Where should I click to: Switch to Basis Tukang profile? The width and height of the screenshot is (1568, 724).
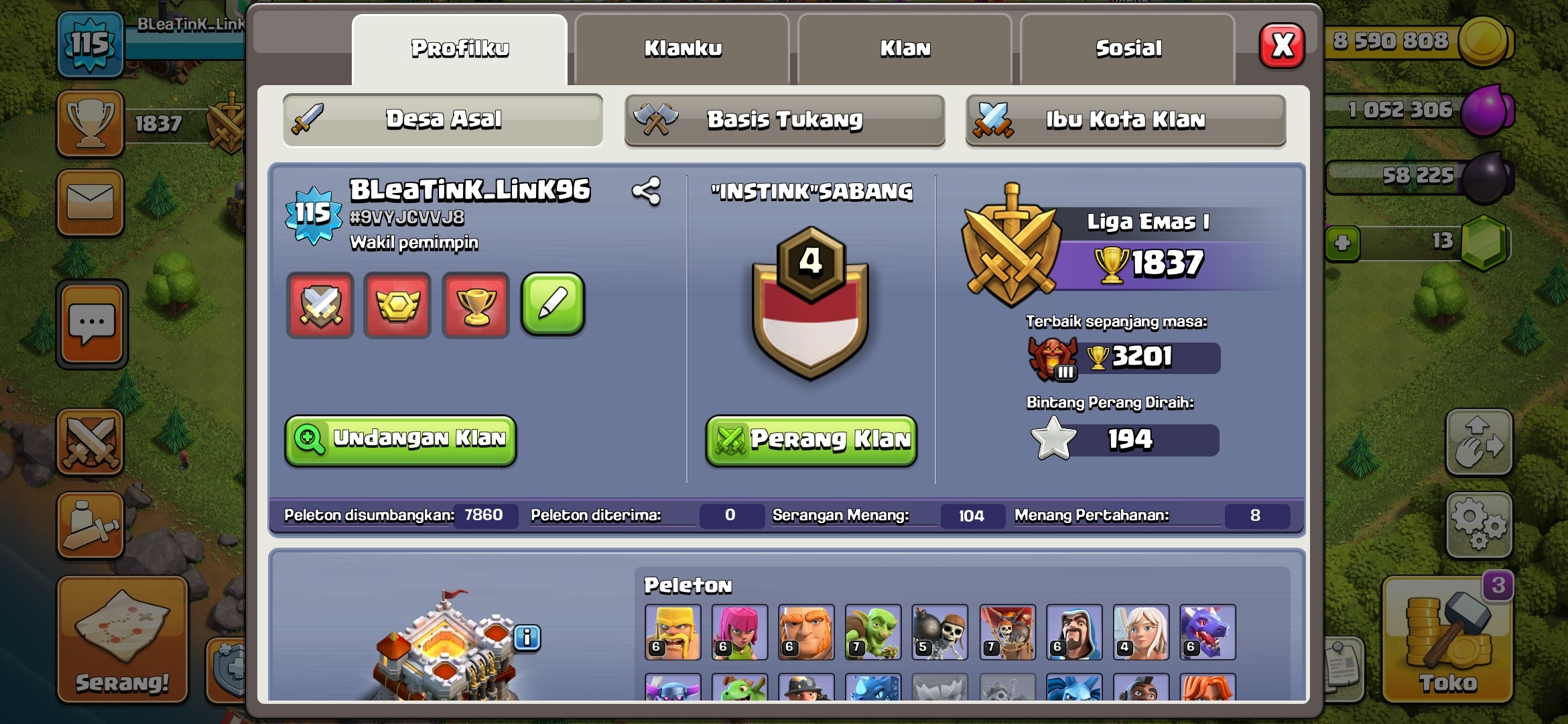(x=784, y=120)
